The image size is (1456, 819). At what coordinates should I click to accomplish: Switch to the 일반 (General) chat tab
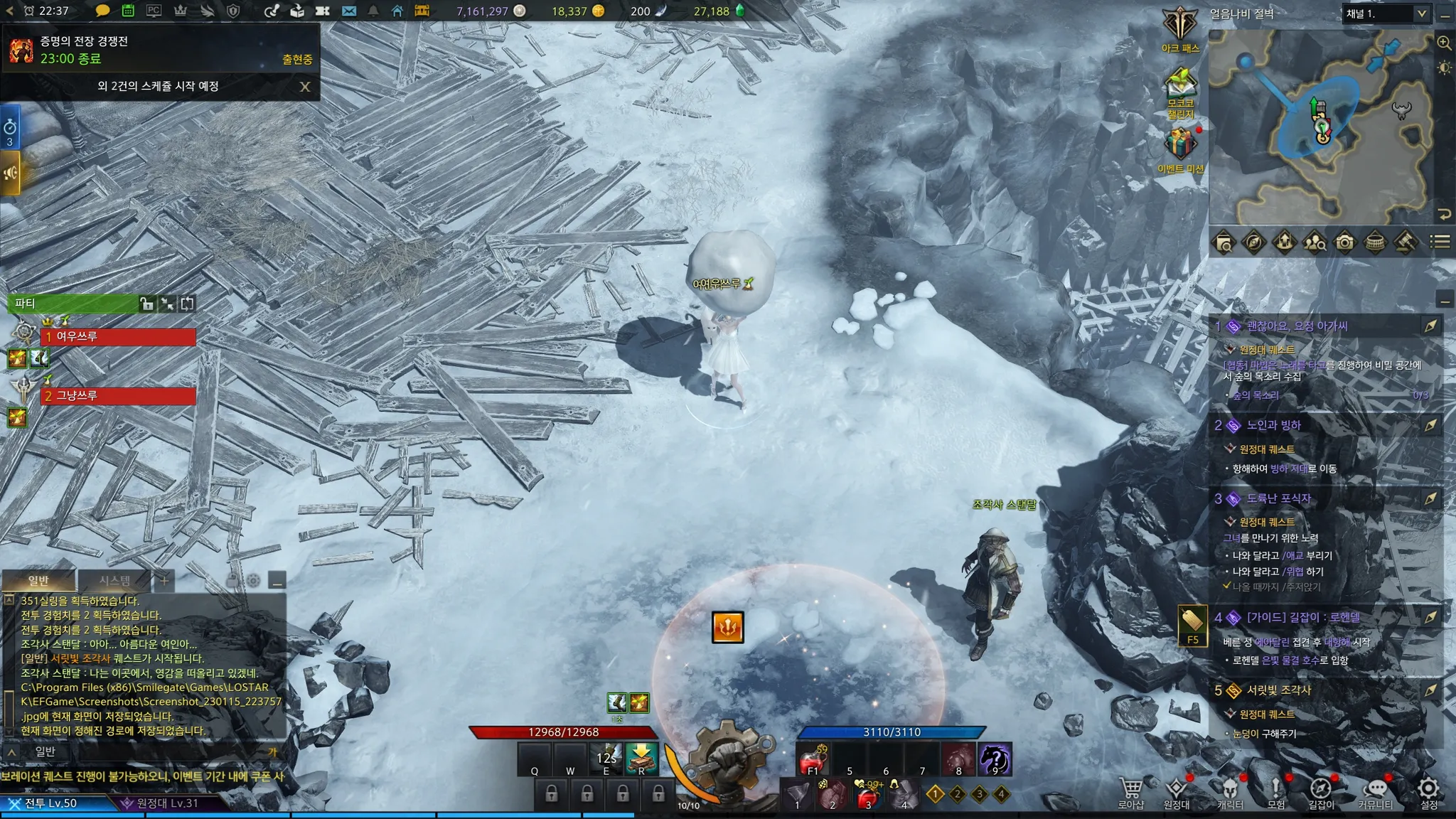pos(38,581)
